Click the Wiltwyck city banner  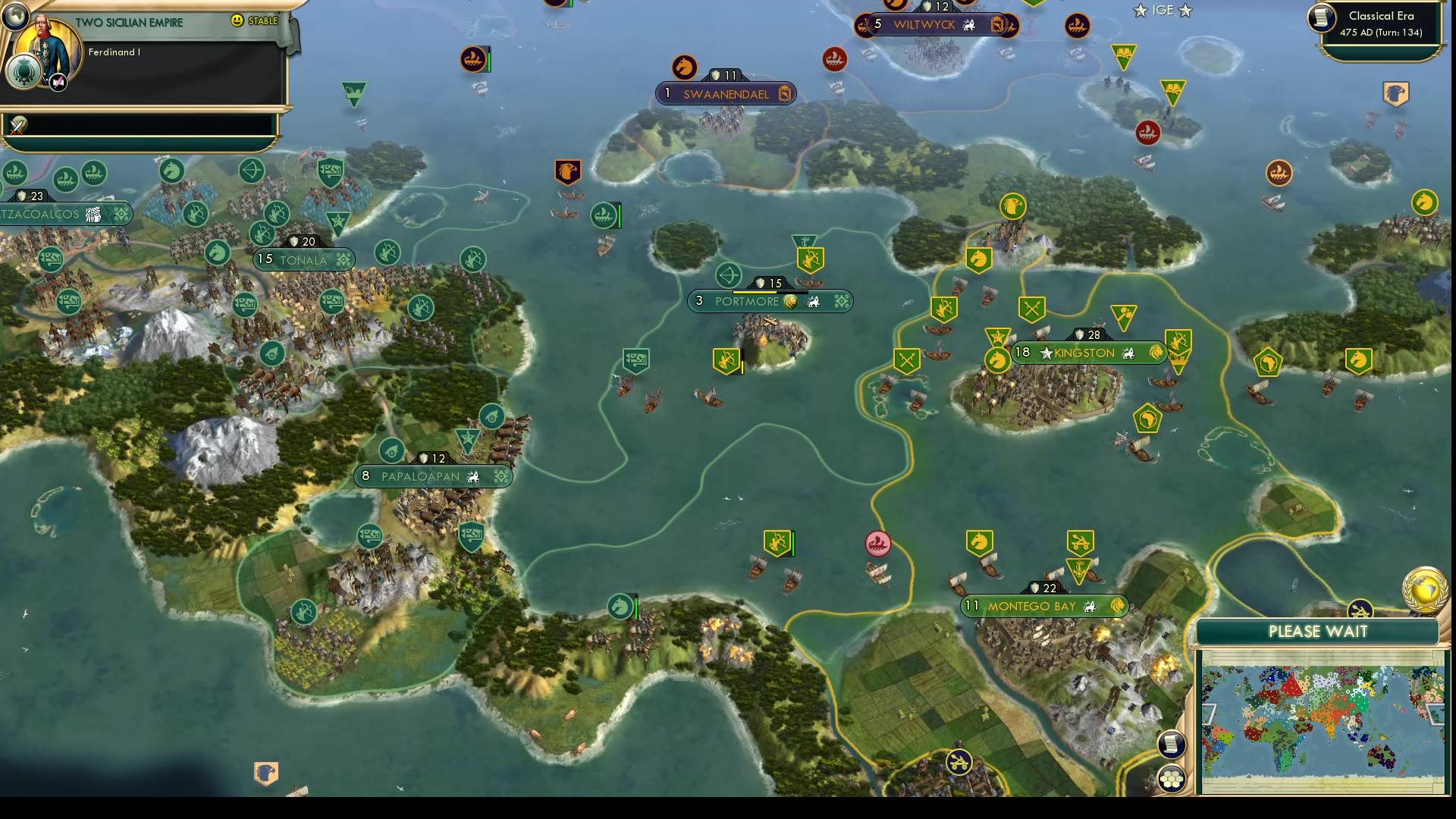pos(938,25)
